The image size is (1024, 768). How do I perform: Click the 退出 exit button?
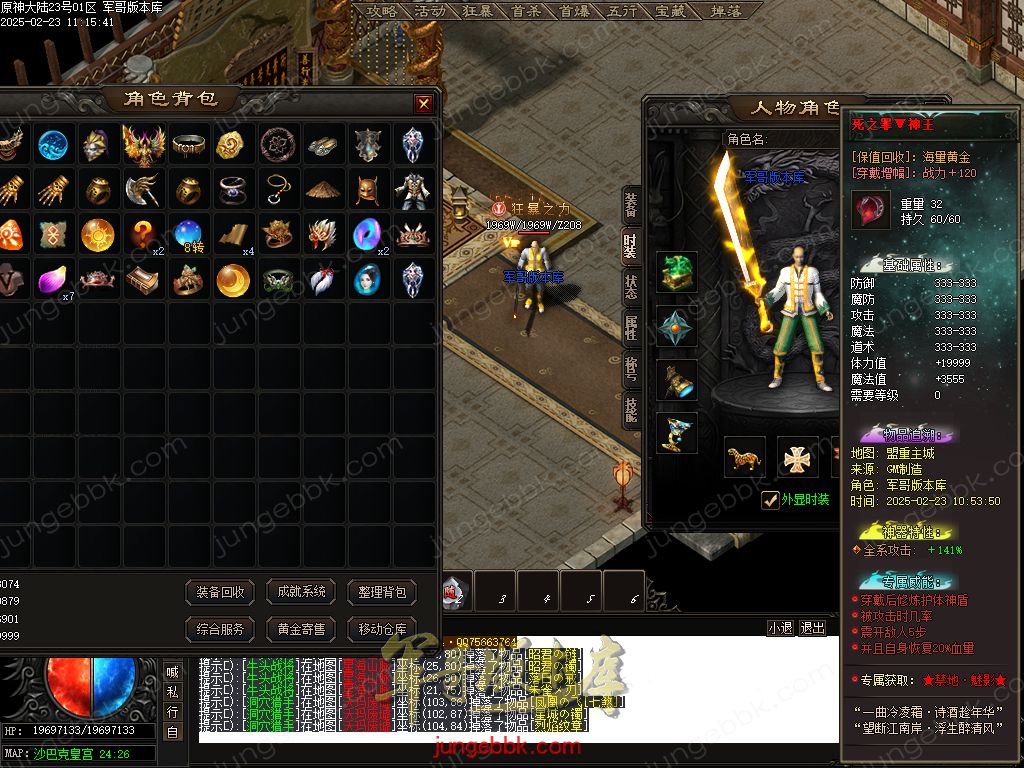[813, 628]
